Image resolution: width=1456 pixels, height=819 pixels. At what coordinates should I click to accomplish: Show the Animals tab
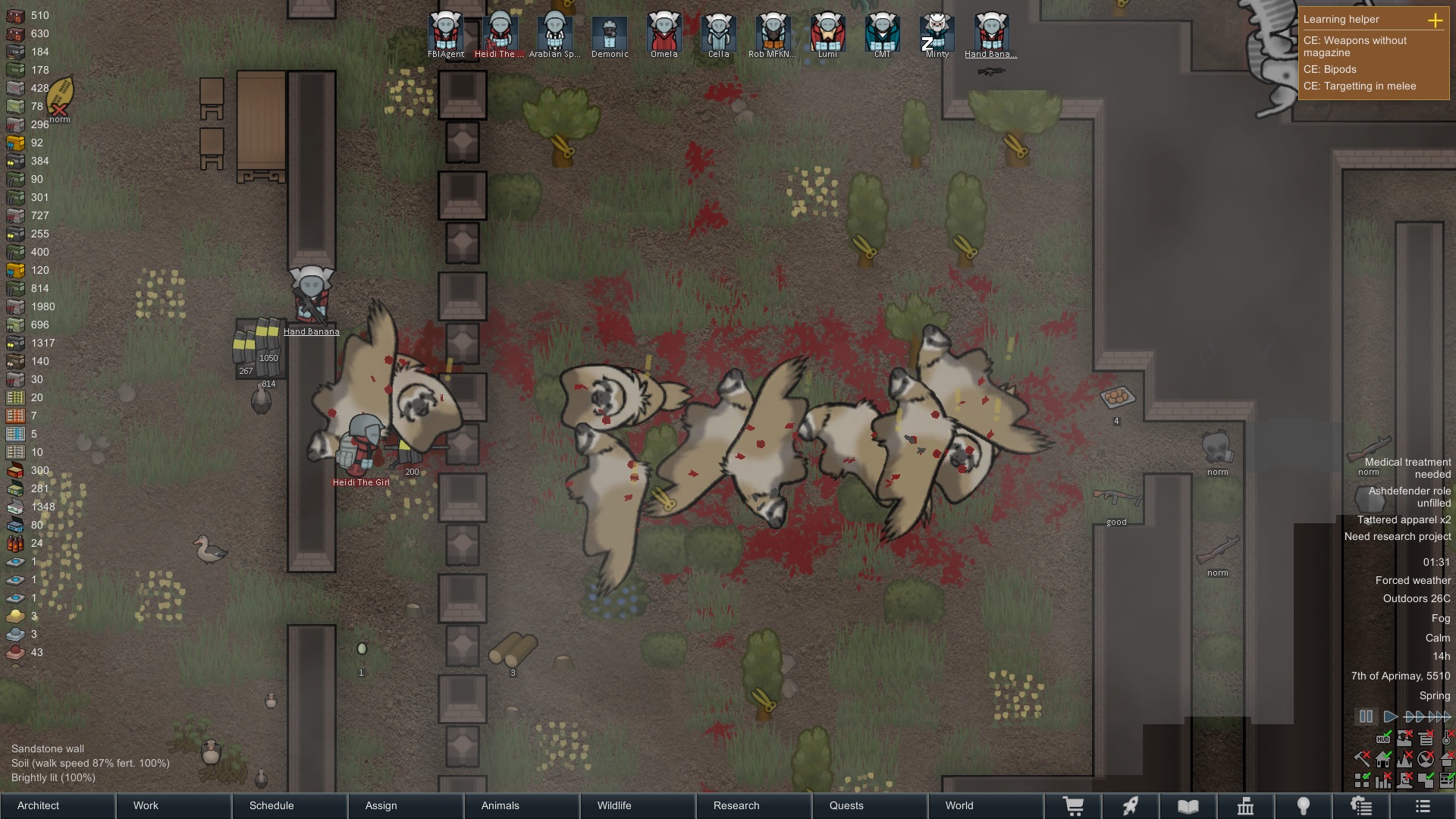(522, 805)
